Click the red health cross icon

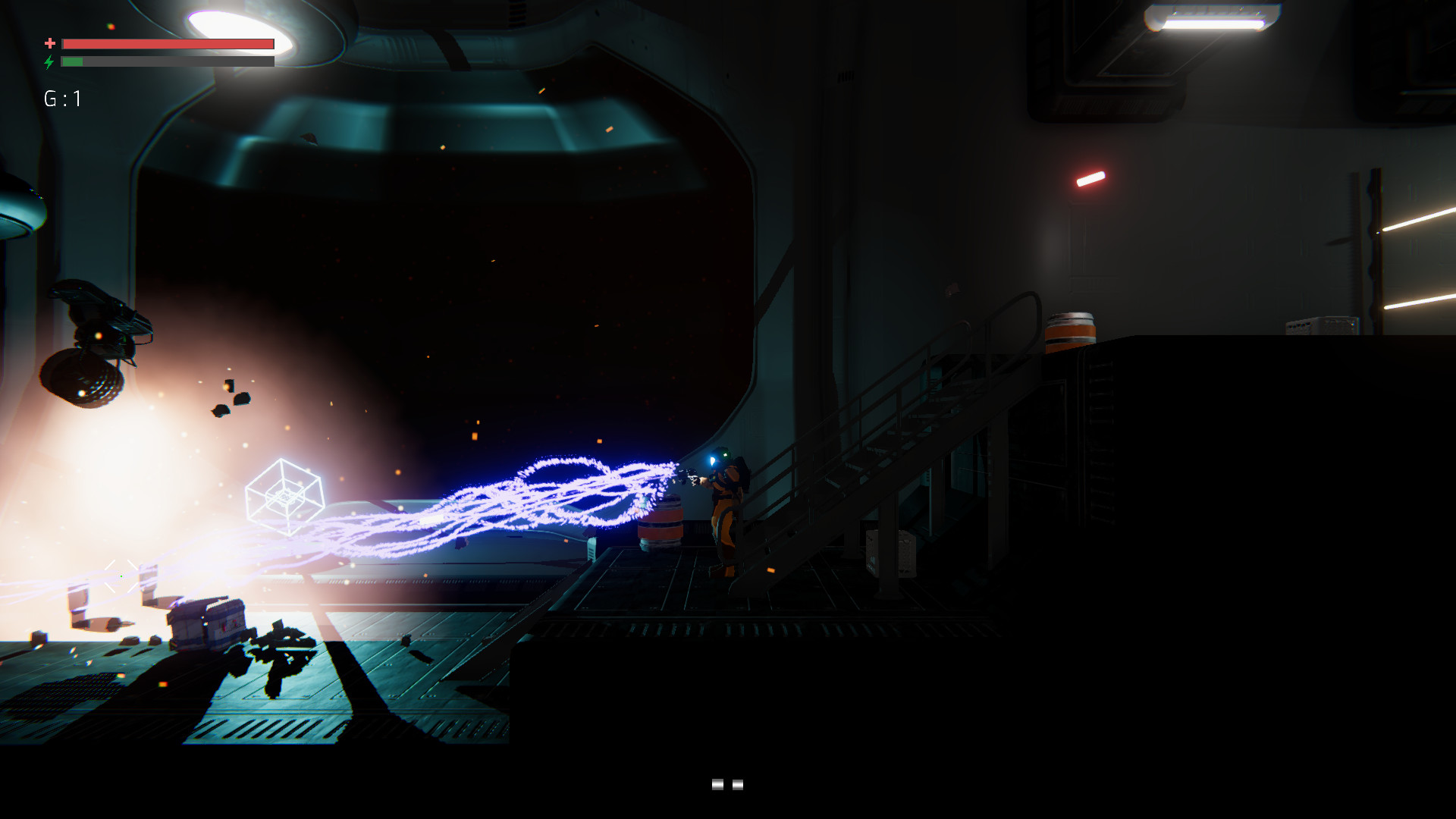[x=50, y=44]
